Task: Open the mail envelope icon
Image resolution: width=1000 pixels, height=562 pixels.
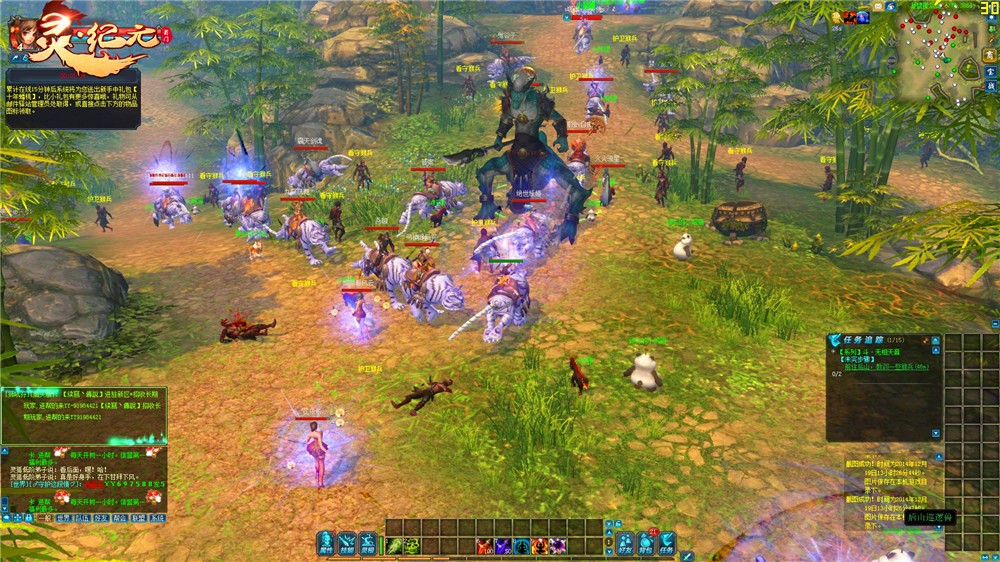Action: 879,7
